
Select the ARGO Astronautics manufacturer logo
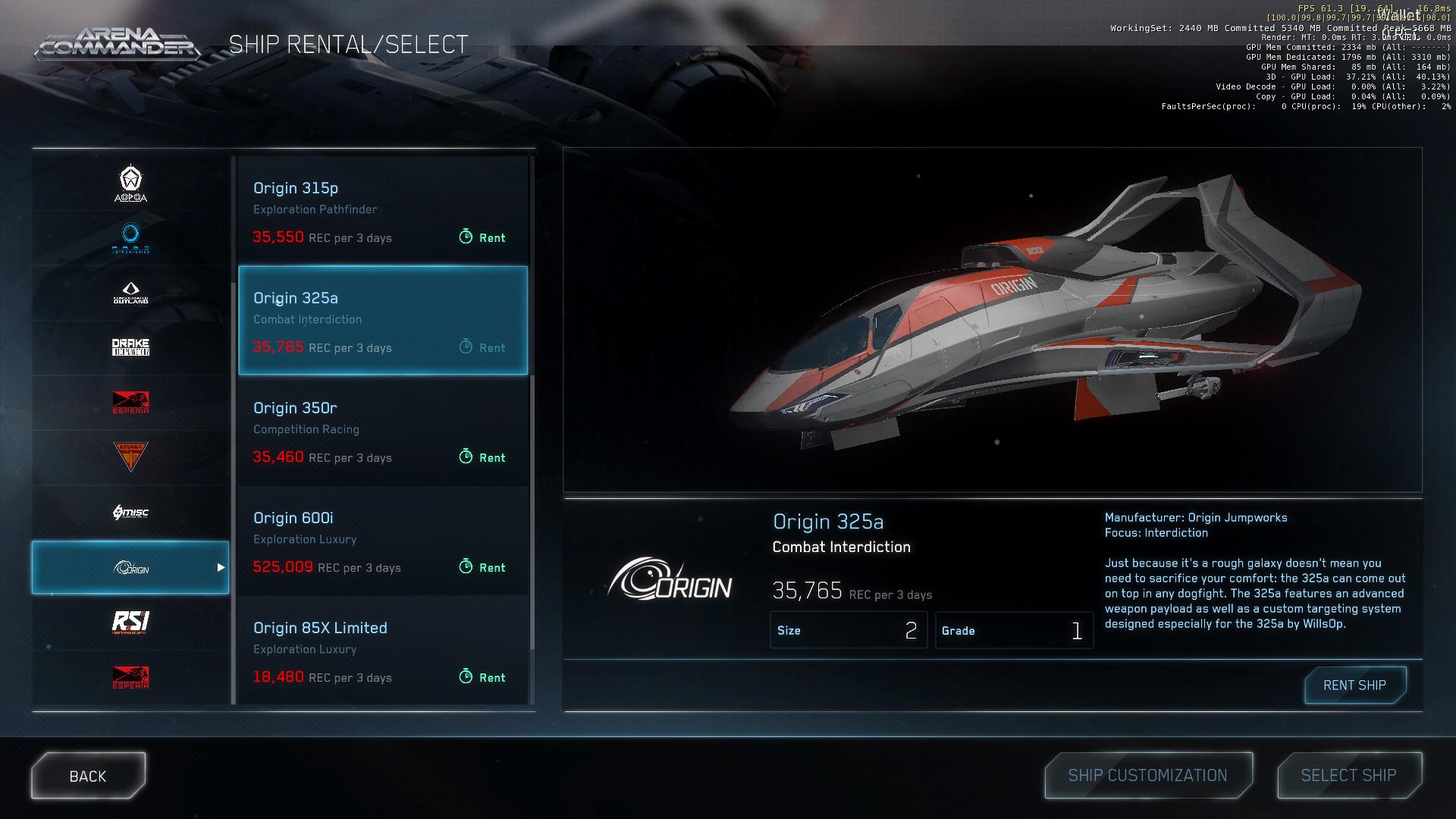tap(130, 237)
